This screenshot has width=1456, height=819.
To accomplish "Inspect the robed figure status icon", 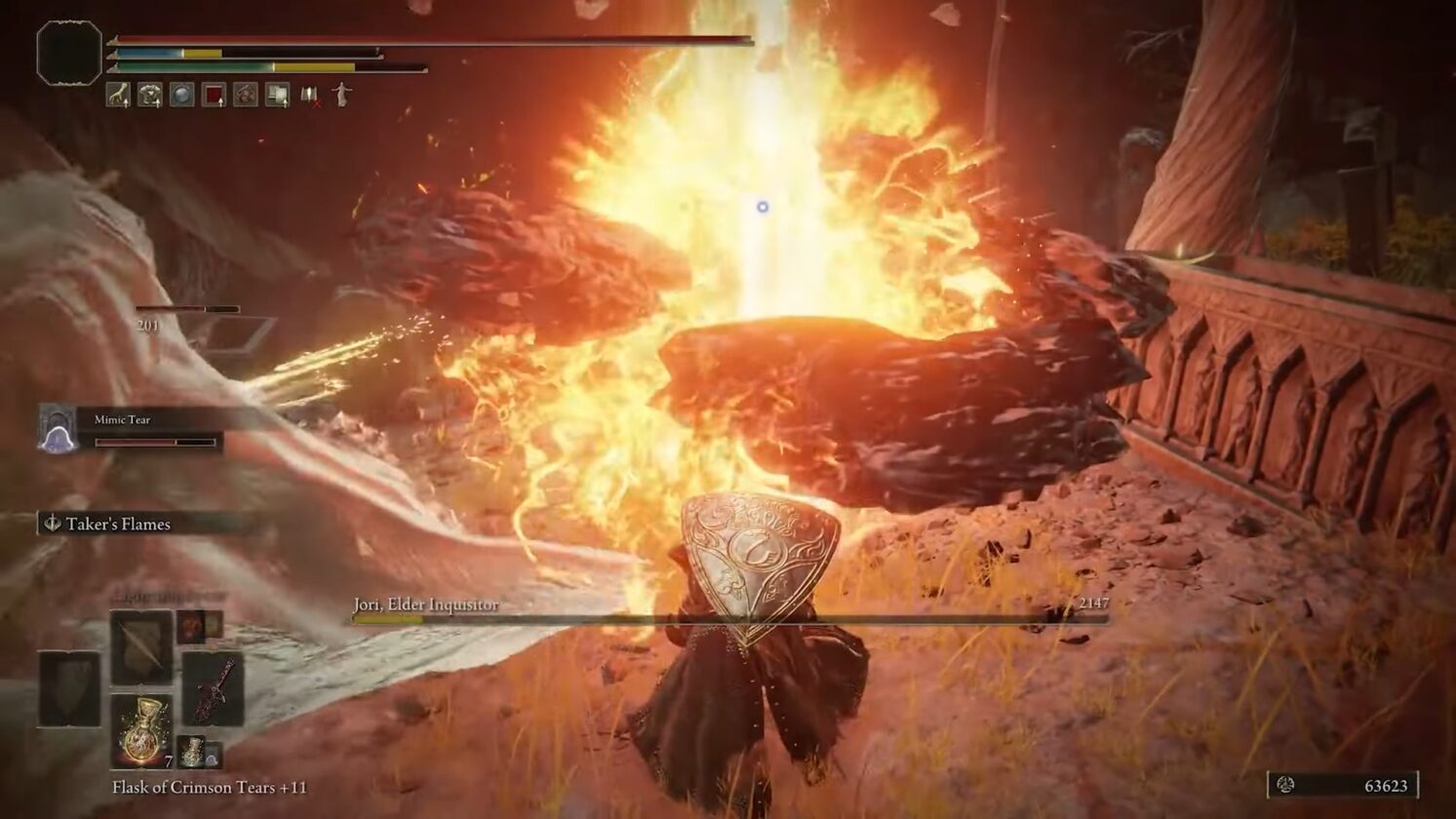I will coord(341,95).
